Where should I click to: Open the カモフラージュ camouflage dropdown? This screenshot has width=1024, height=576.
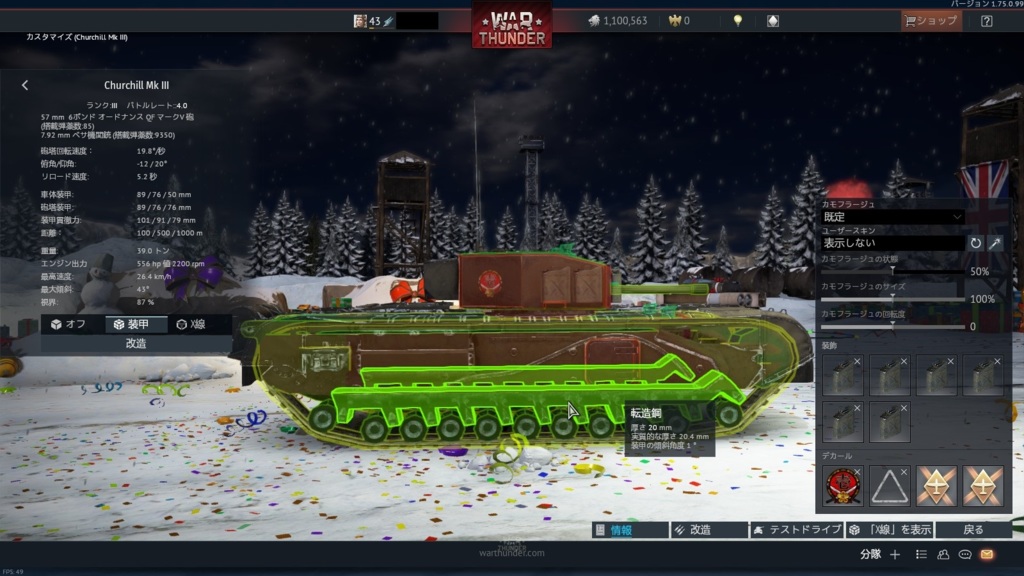coord(892,217)
